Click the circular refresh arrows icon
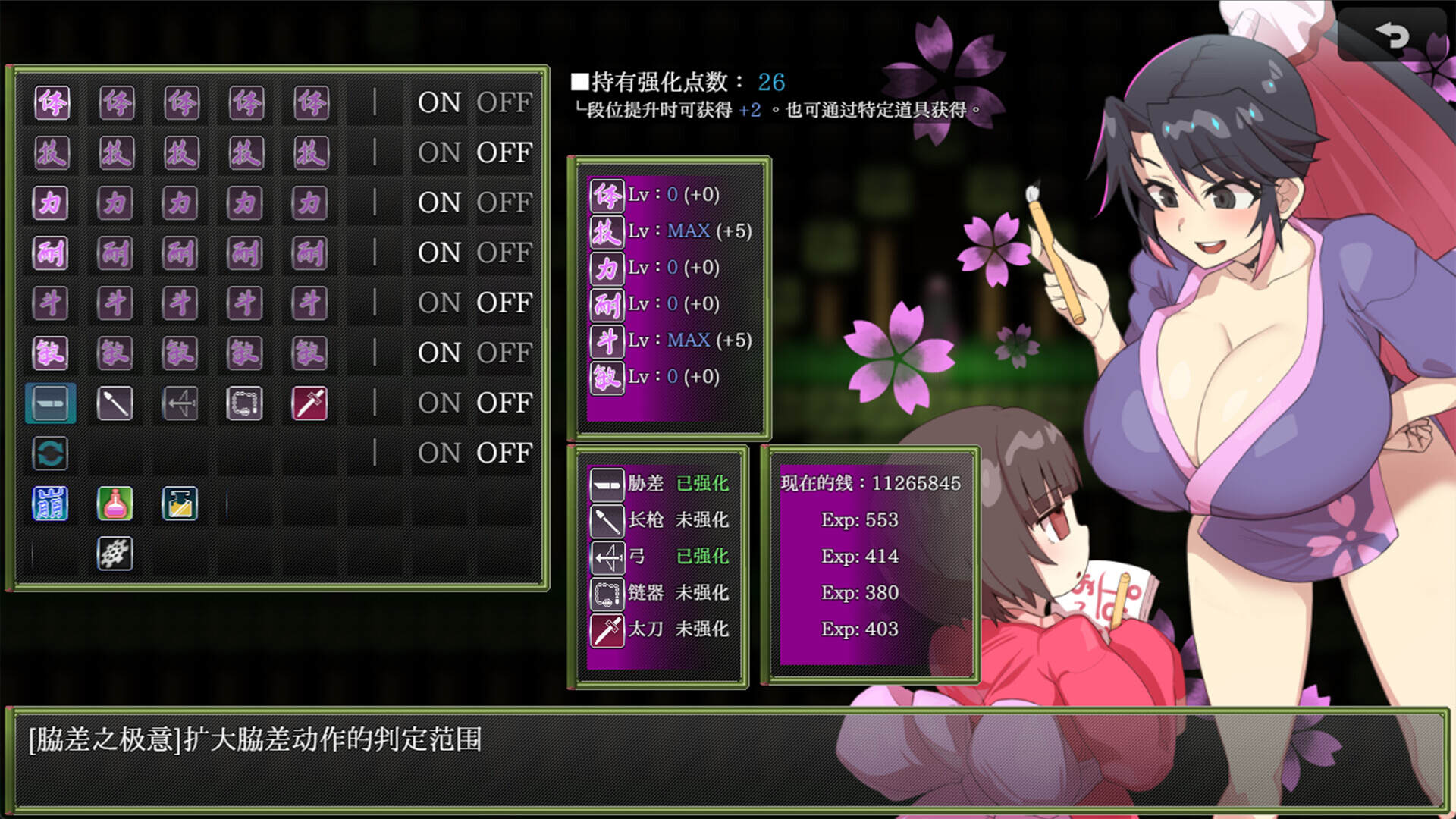 click(50, 453)
